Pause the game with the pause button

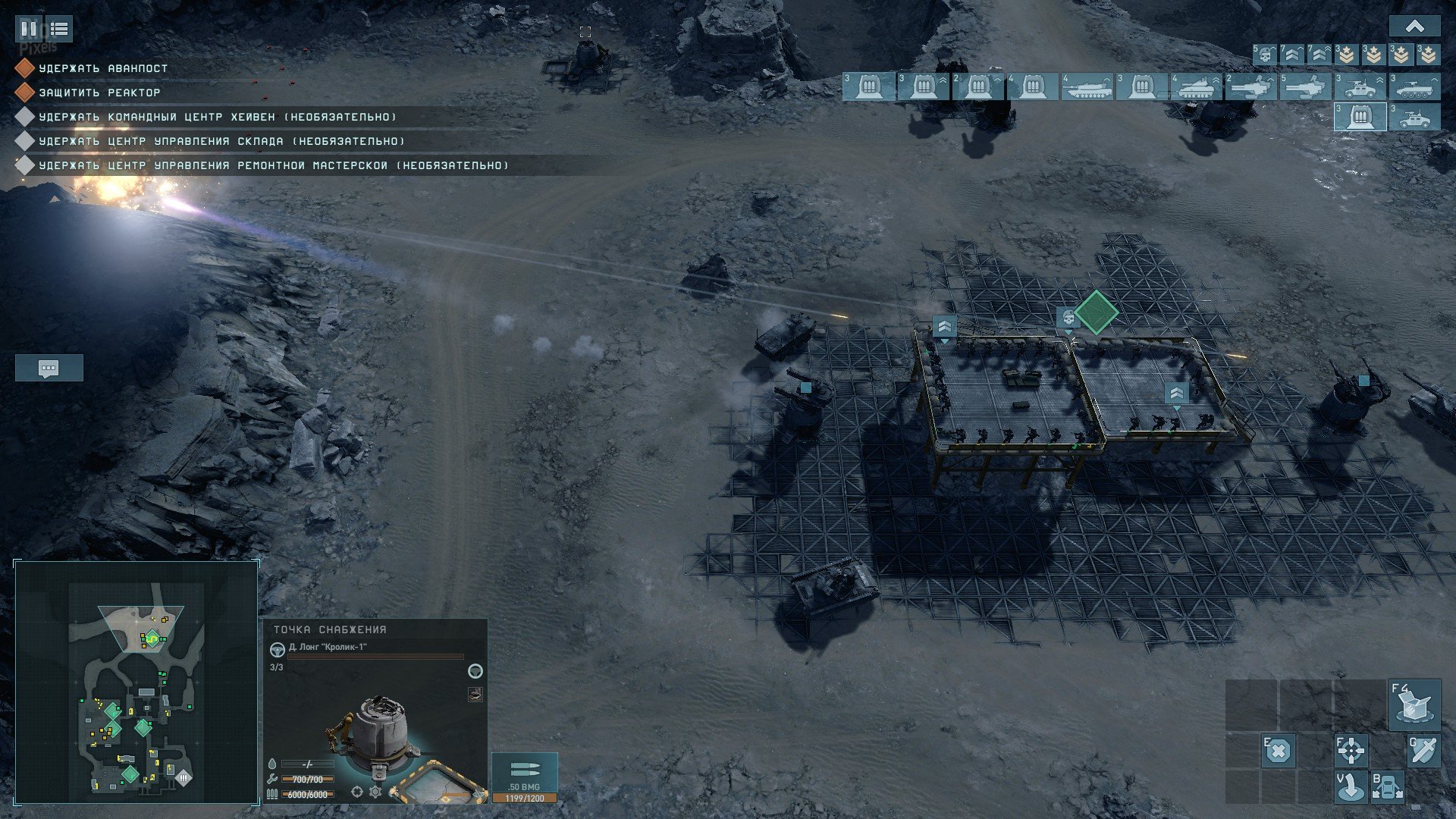click(x=29, y=29)
